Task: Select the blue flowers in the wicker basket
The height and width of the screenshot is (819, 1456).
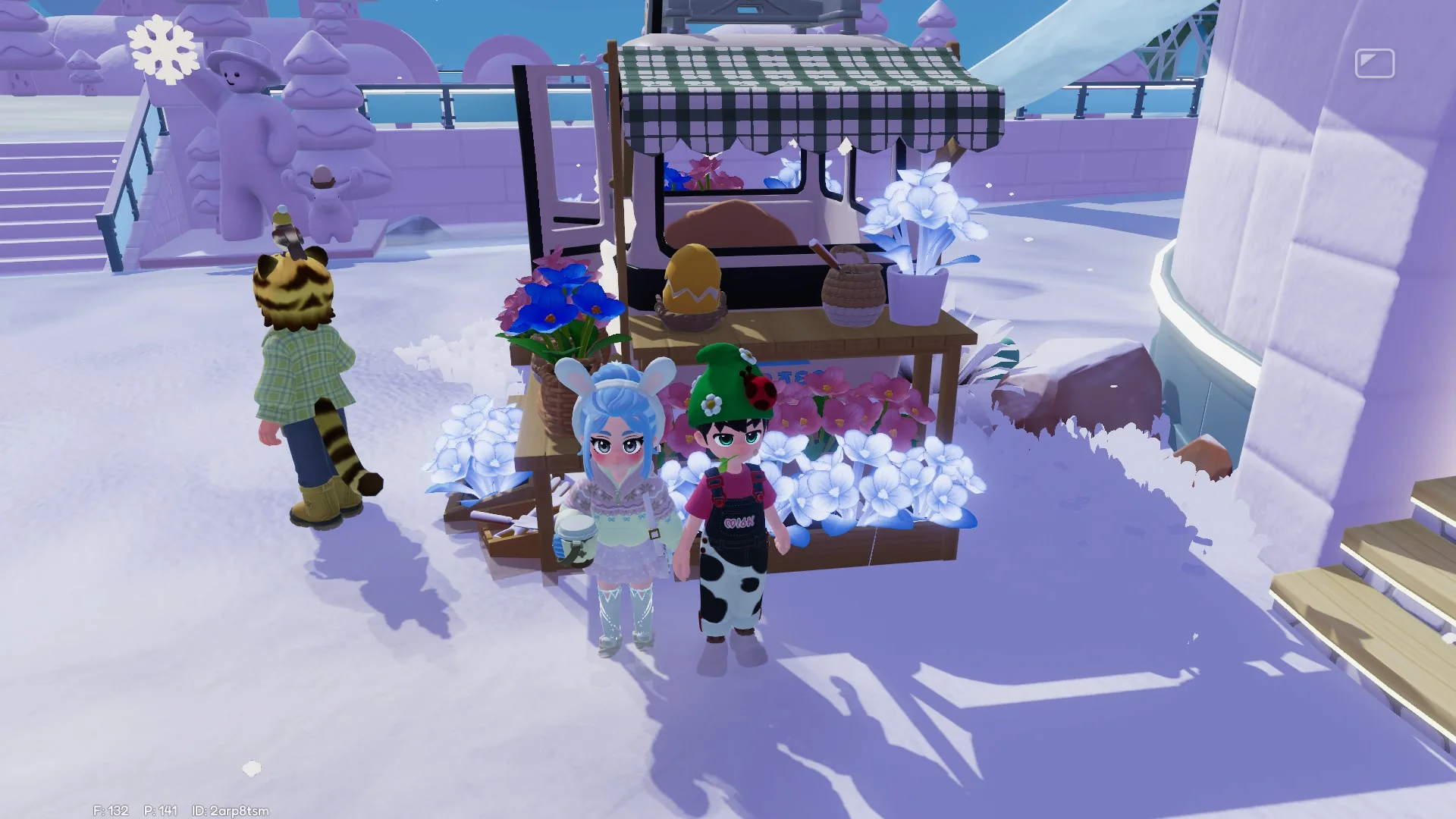Action: 557,303
